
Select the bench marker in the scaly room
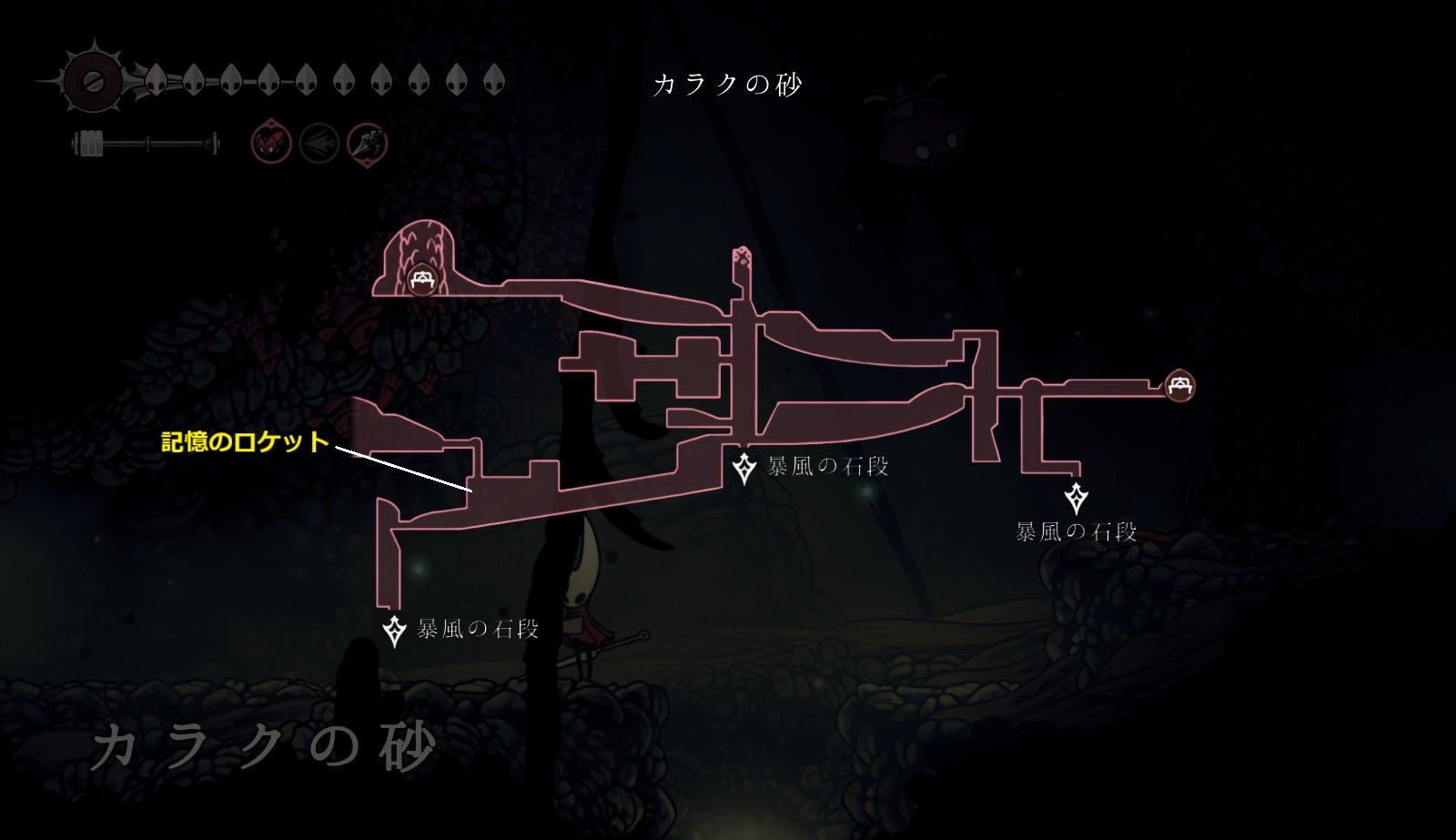tap(421, 279)
